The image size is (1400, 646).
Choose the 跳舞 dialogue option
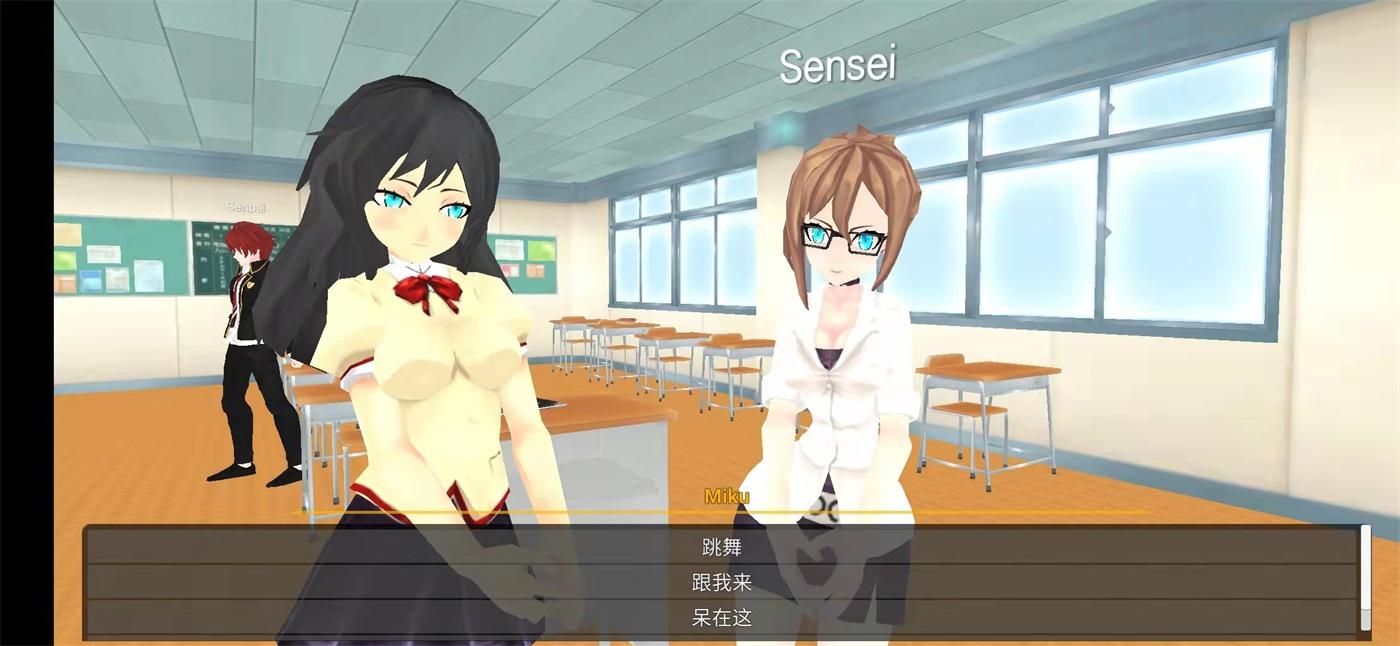pos(721,547)
